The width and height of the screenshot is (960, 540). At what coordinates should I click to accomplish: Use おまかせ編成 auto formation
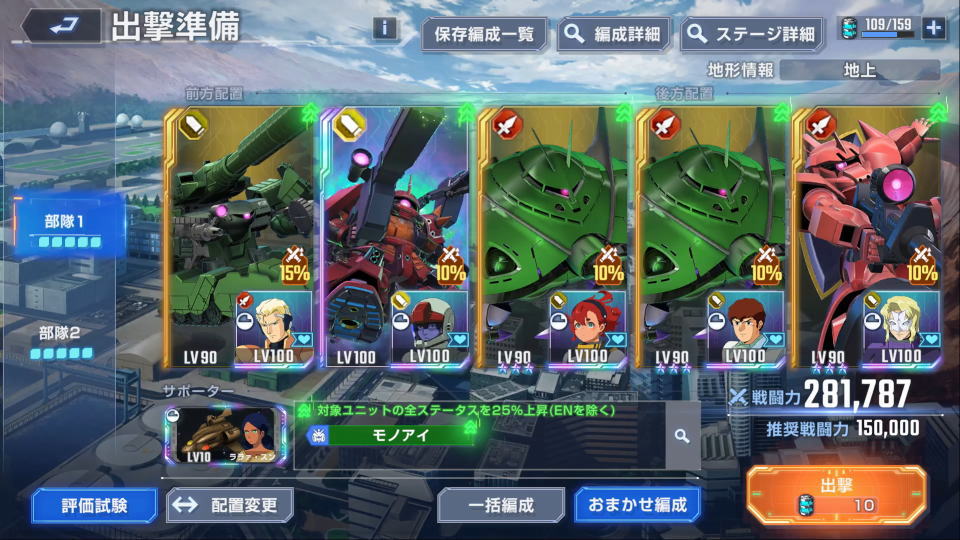pyautogui.click(x=637, y=505)
